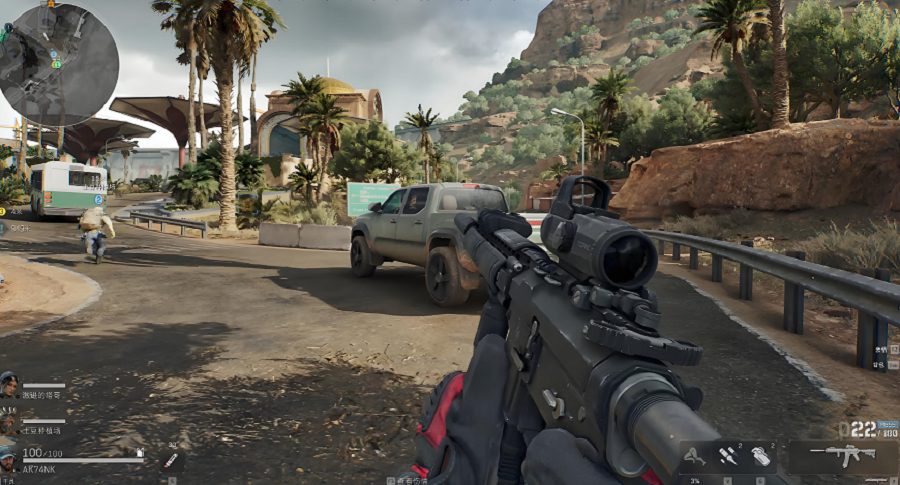Select the second teammate portrait with spiked helmet

[9, 421]
